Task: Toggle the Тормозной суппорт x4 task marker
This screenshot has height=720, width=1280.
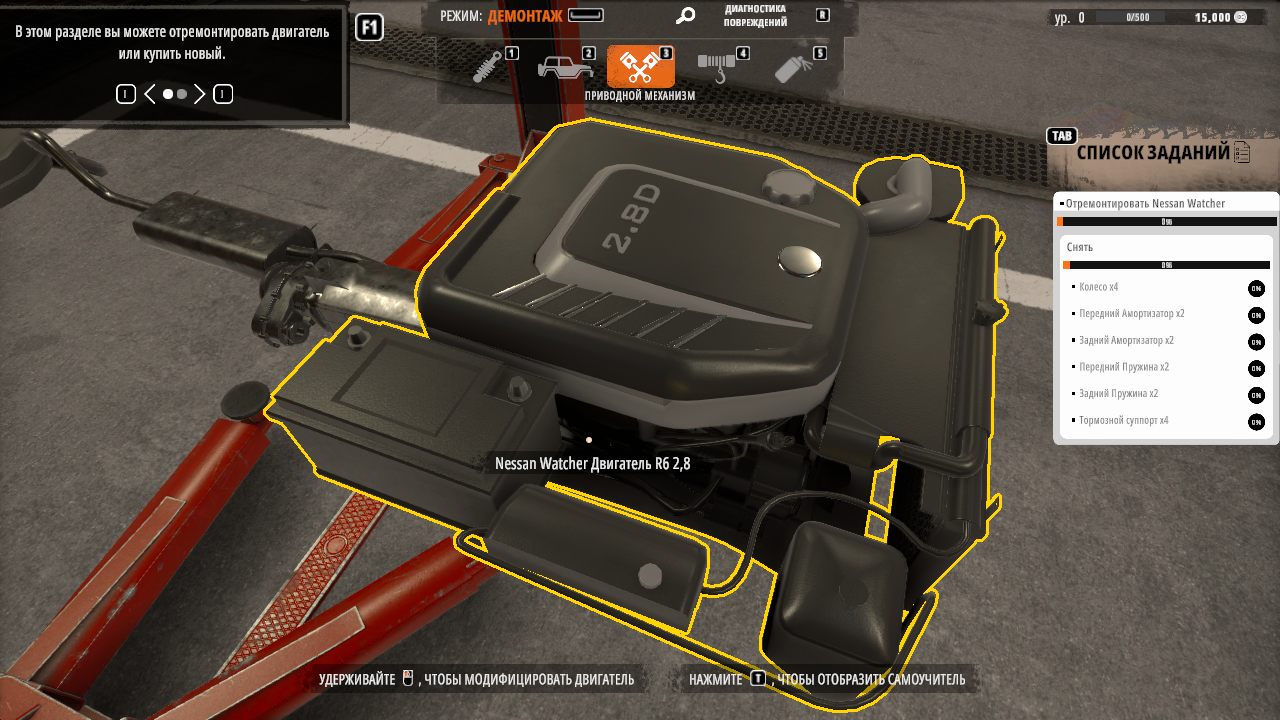Action: [x=1256, y=422]
